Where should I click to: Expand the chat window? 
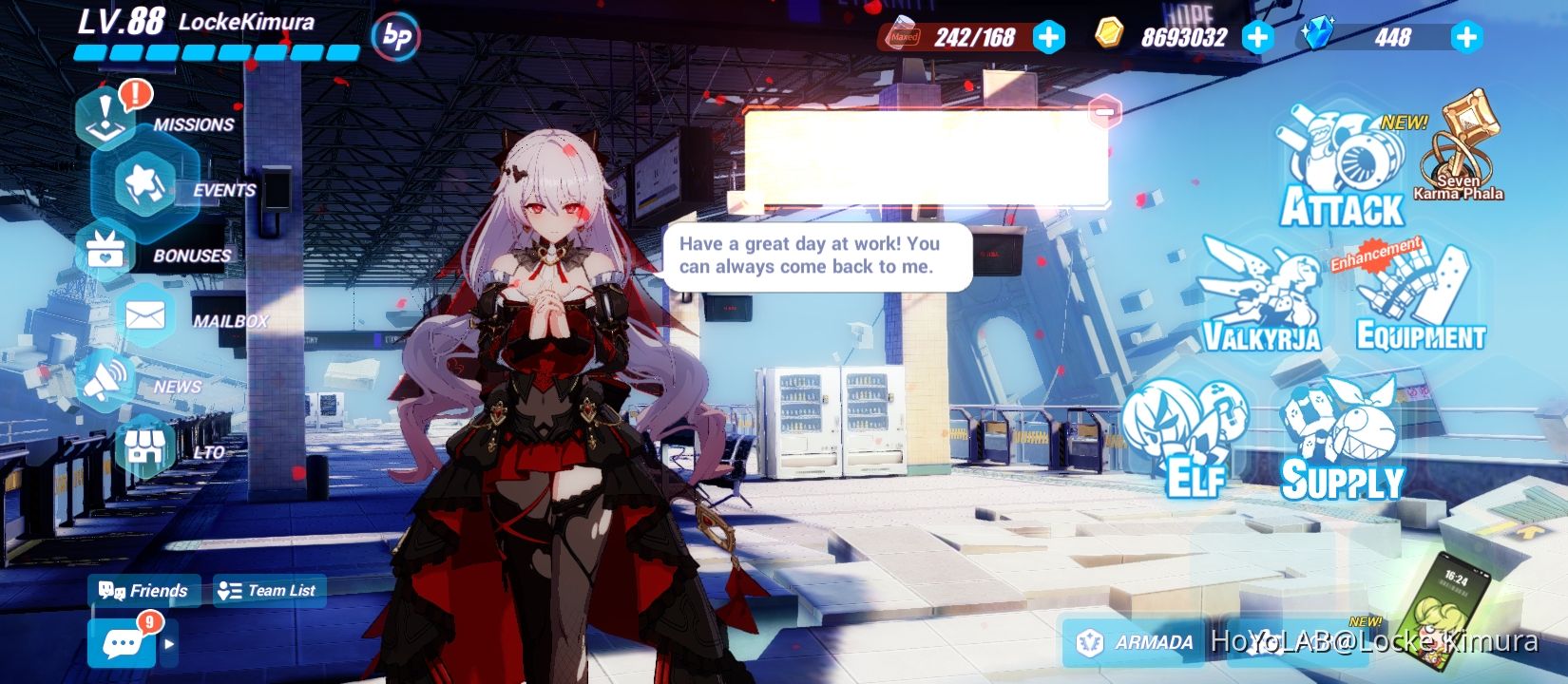169,644
